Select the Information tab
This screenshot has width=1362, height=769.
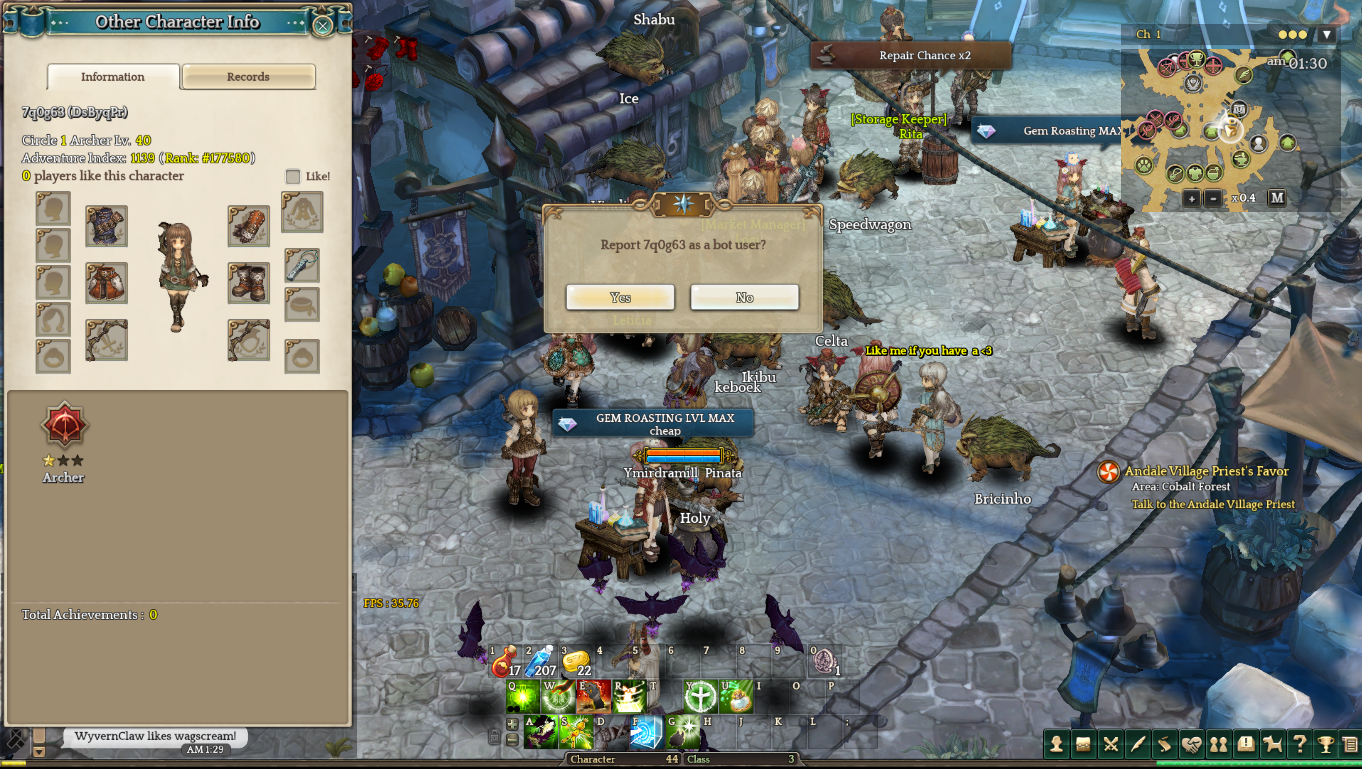(x=113, y=77)
